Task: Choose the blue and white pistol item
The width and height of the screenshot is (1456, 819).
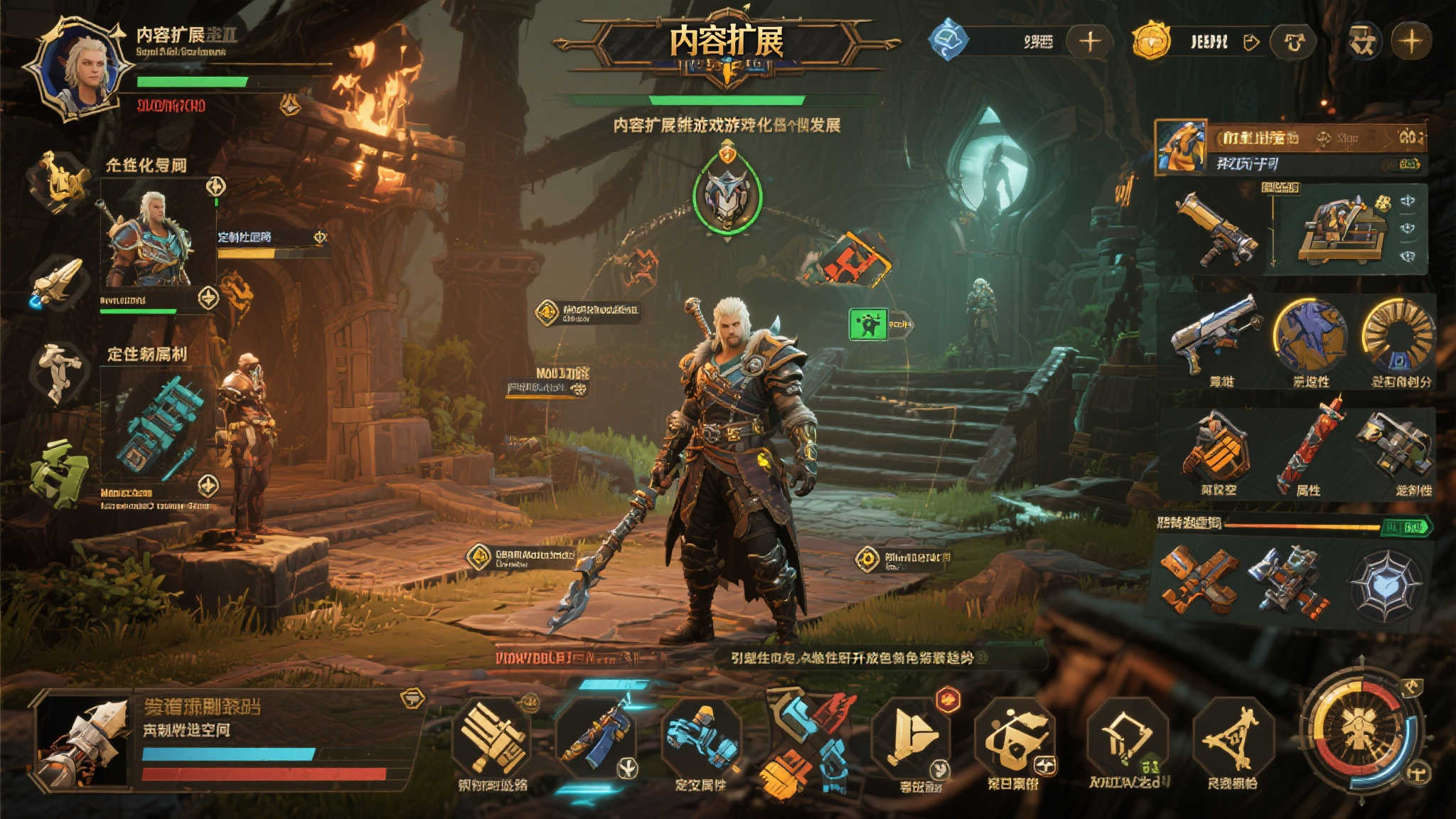Action: coord(1215,333)
